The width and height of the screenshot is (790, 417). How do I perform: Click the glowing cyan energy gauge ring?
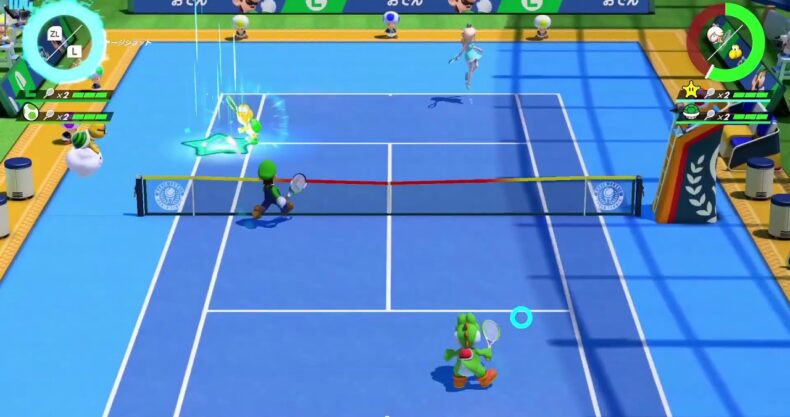(56, 43)
